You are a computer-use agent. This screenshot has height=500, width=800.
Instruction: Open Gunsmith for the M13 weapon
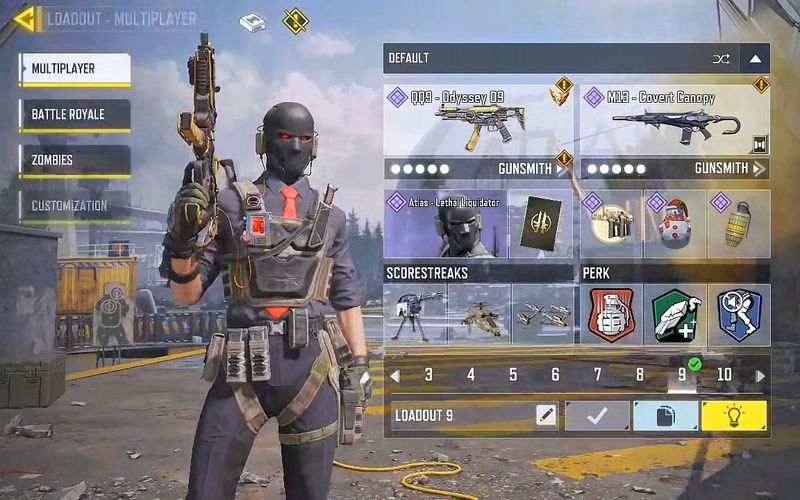pos(674,169)
